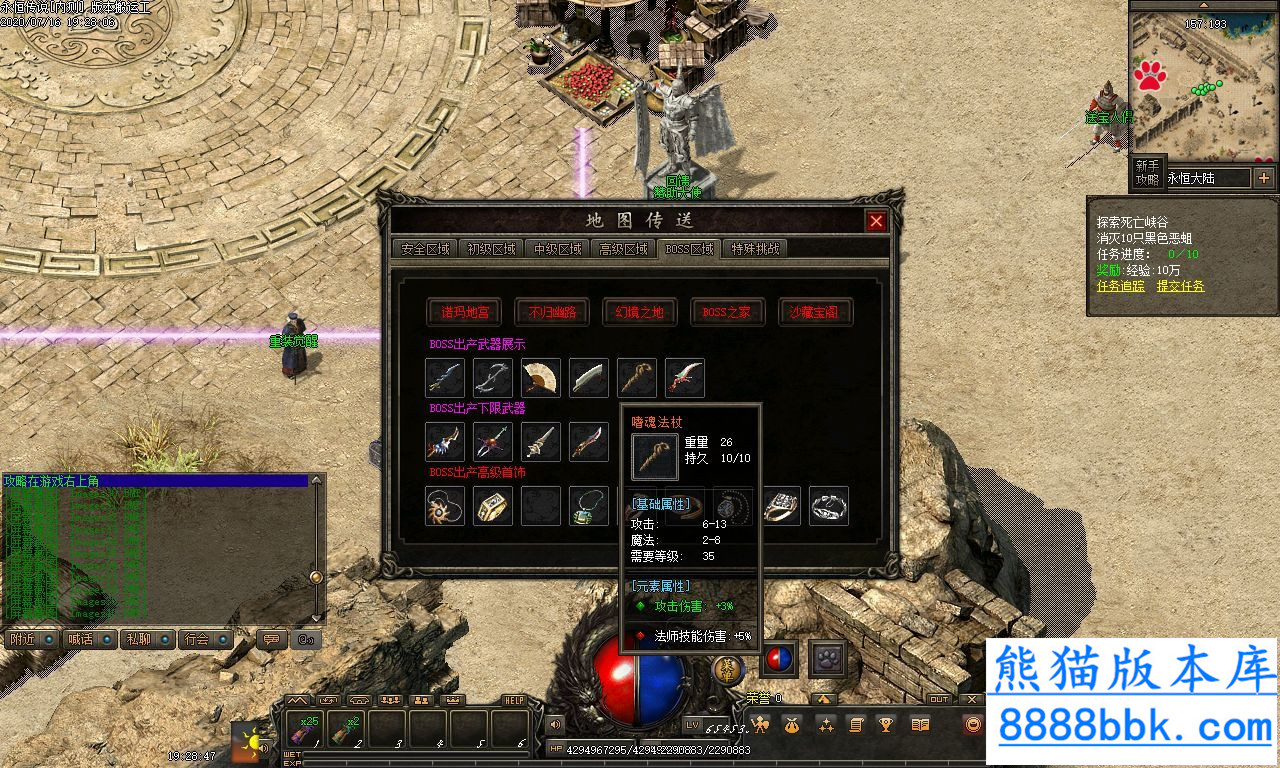Go to BOSS之家

click(727, 312)
